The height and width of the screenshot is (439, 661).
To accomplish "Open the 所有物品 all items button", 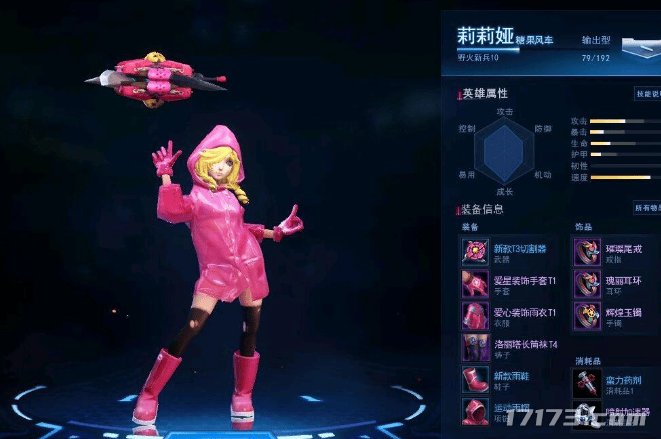I will [647, 208].
